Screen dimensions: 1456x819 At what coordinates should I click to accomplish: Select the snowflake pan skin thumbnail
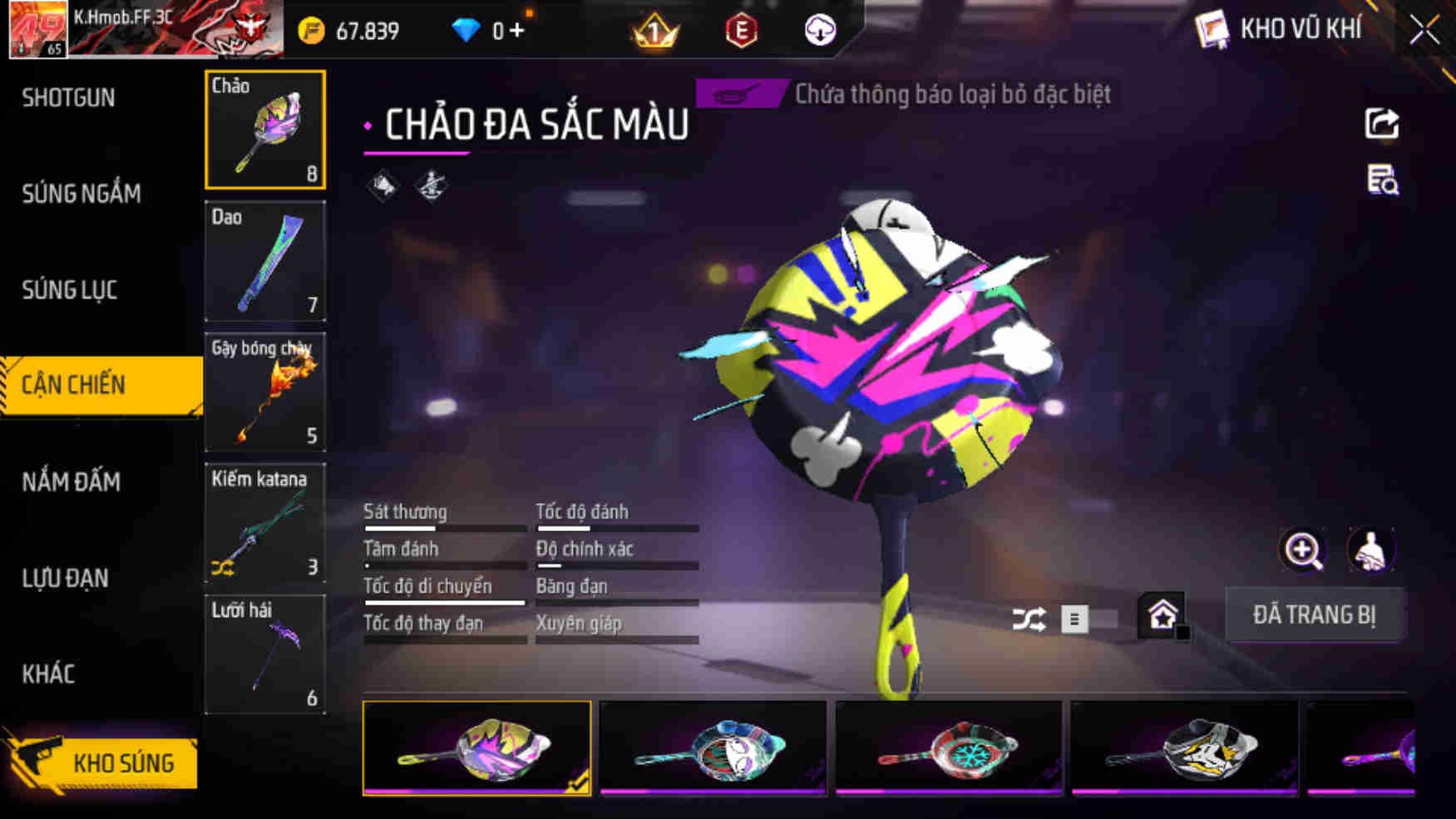coord(950,748)
